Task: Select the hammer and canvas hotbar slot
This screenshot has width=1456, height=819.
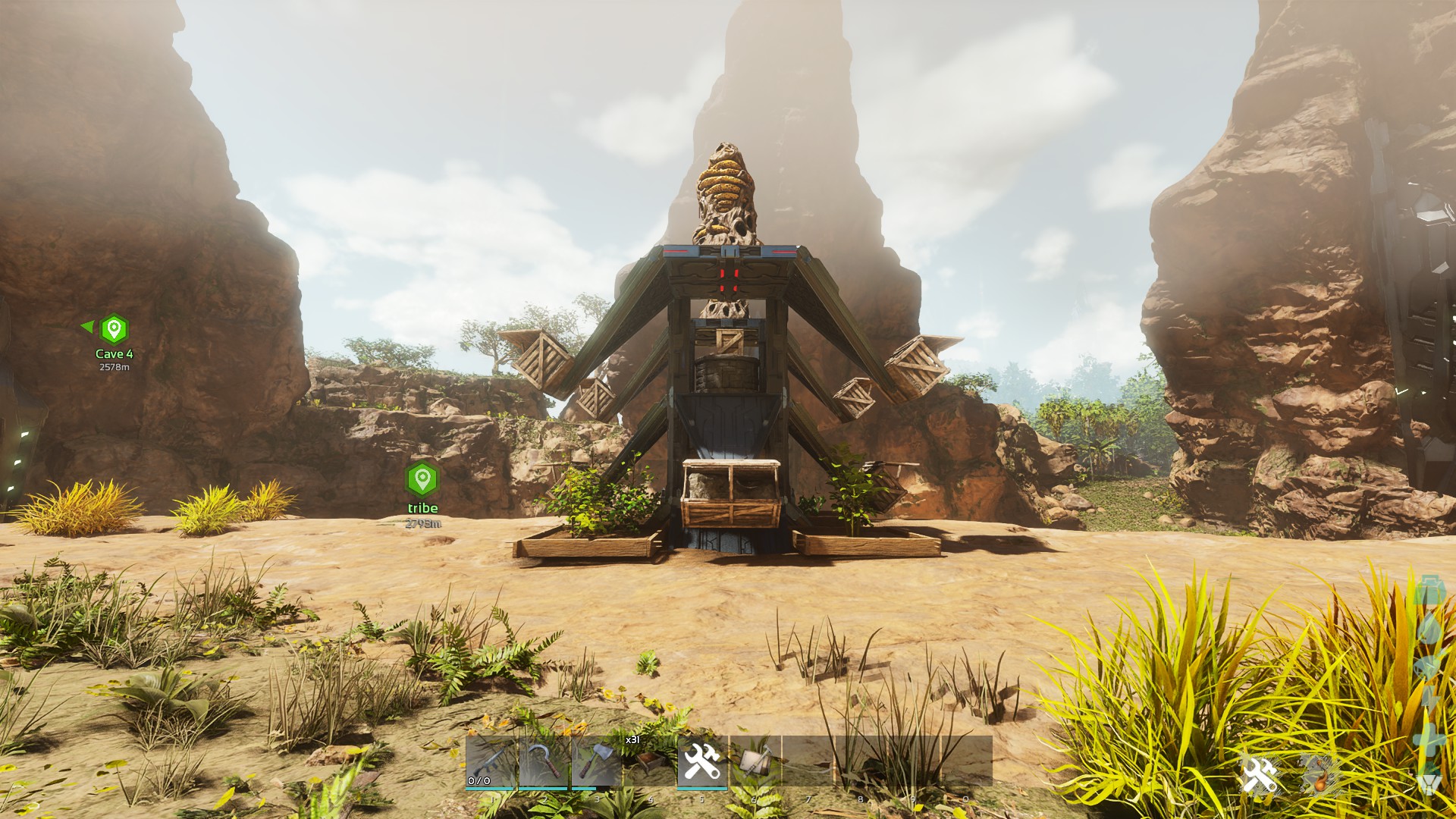Action: [x=755, y=761]
